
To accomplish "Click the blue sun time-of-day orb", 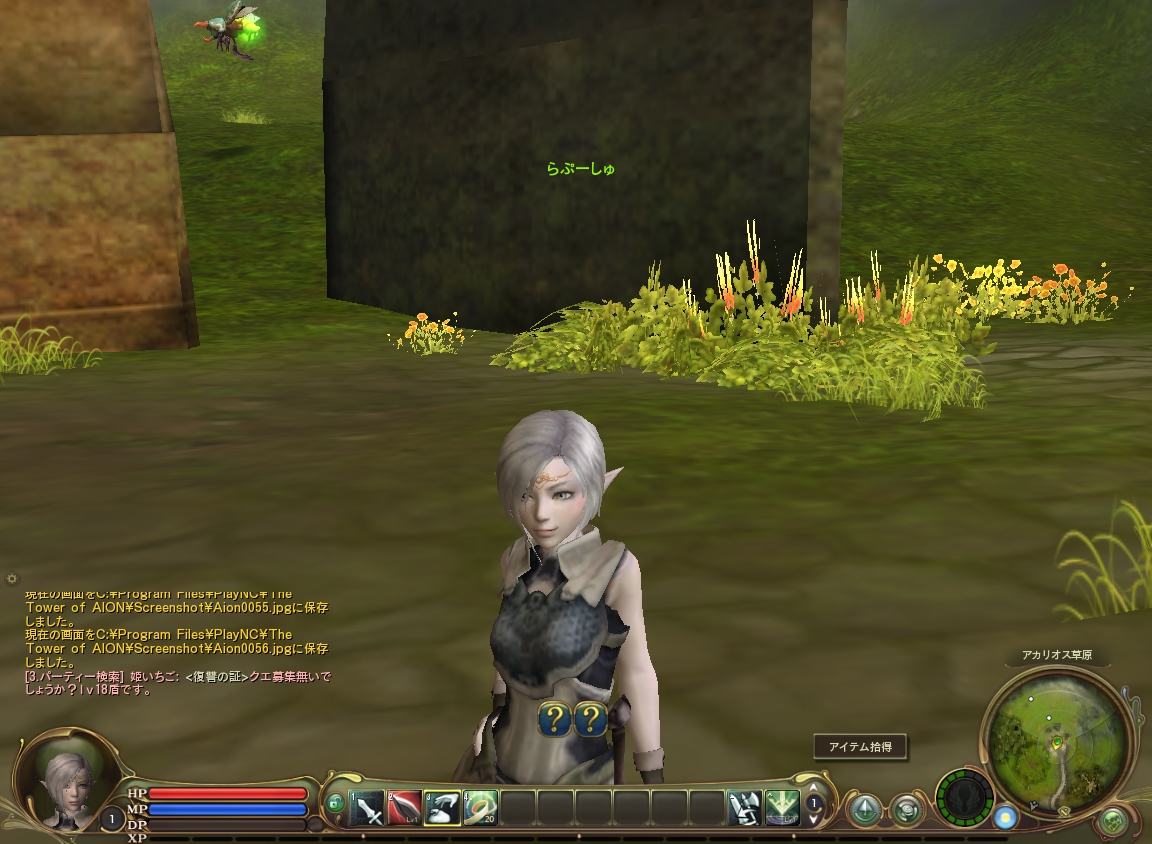I will click(1006, 817).
